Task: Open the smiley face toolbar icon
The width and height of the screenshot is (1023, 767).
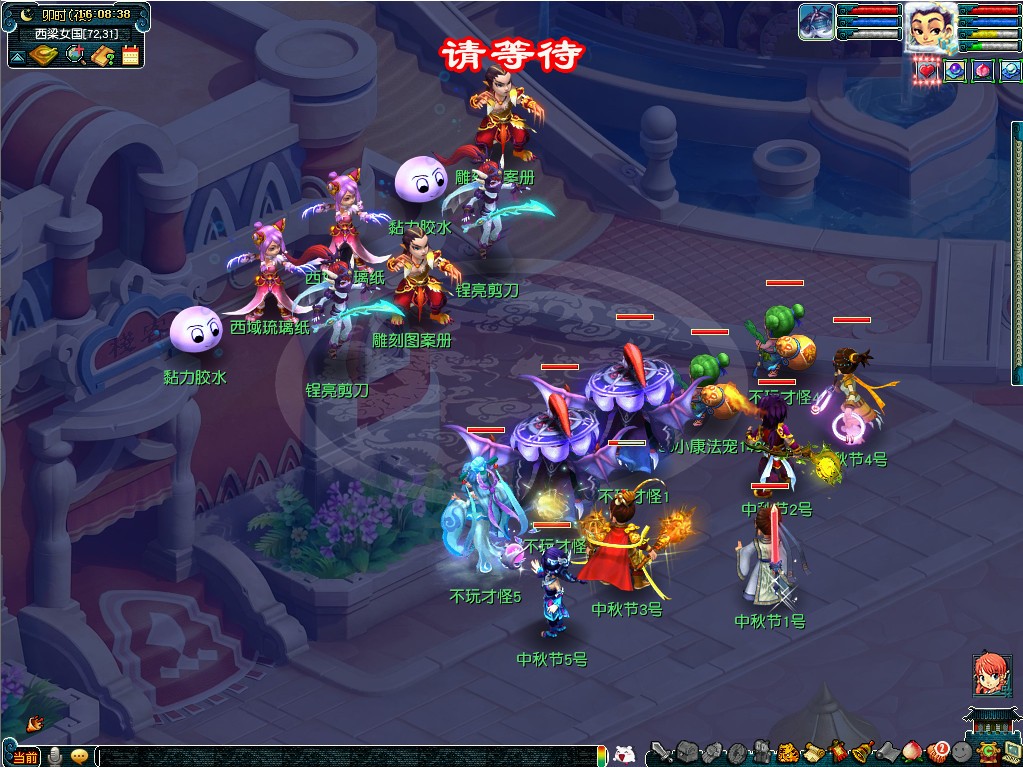Action: (x=962, y=751)
